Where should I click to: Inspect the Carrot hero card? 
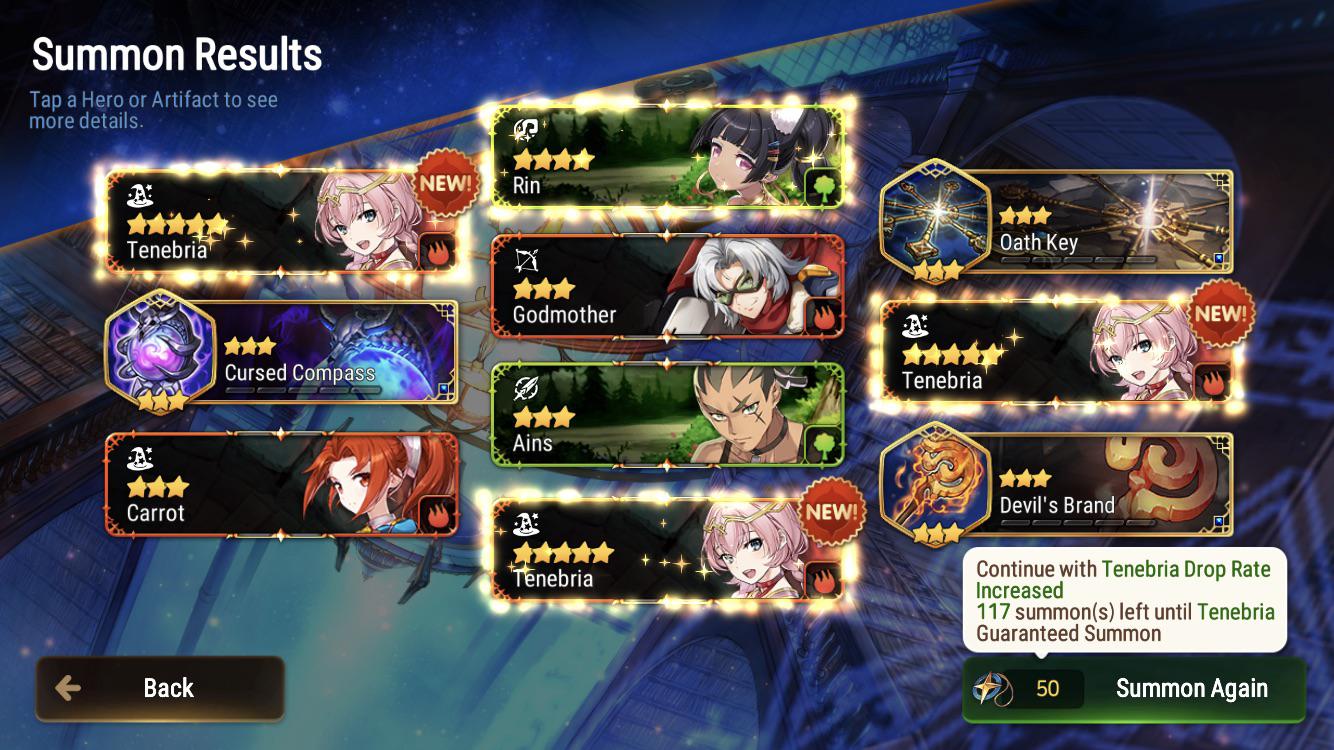pyautogui.click(x=282, y=484)
